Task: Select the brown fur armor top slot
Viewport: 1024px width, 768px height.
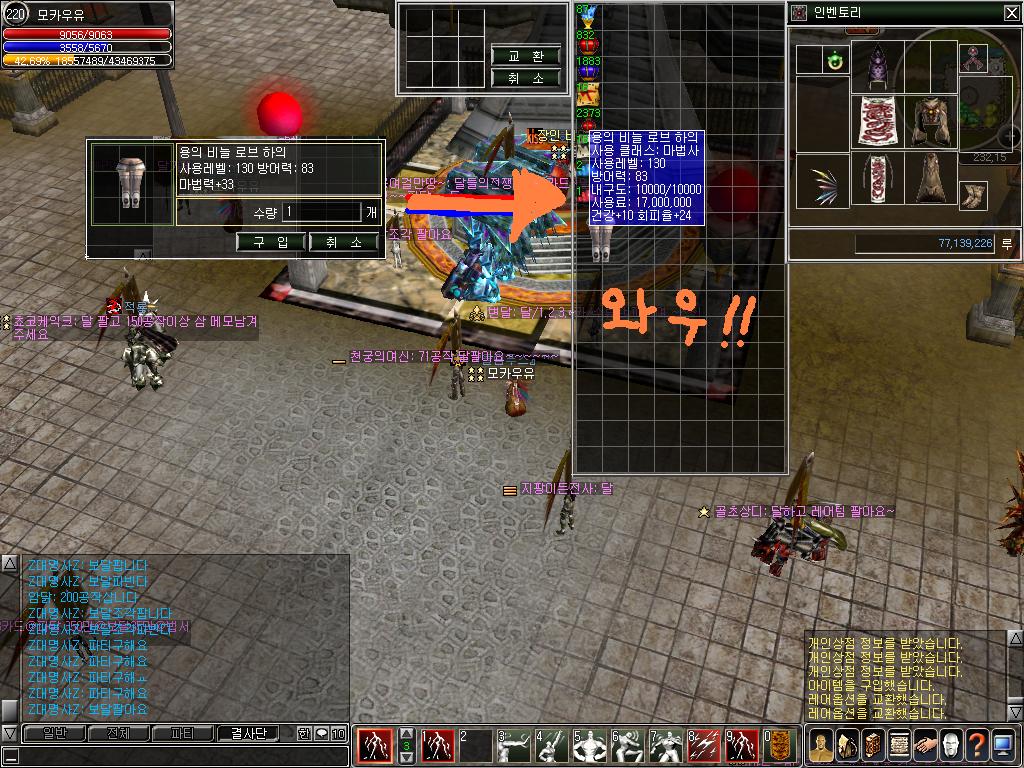Action: (932, 122)
